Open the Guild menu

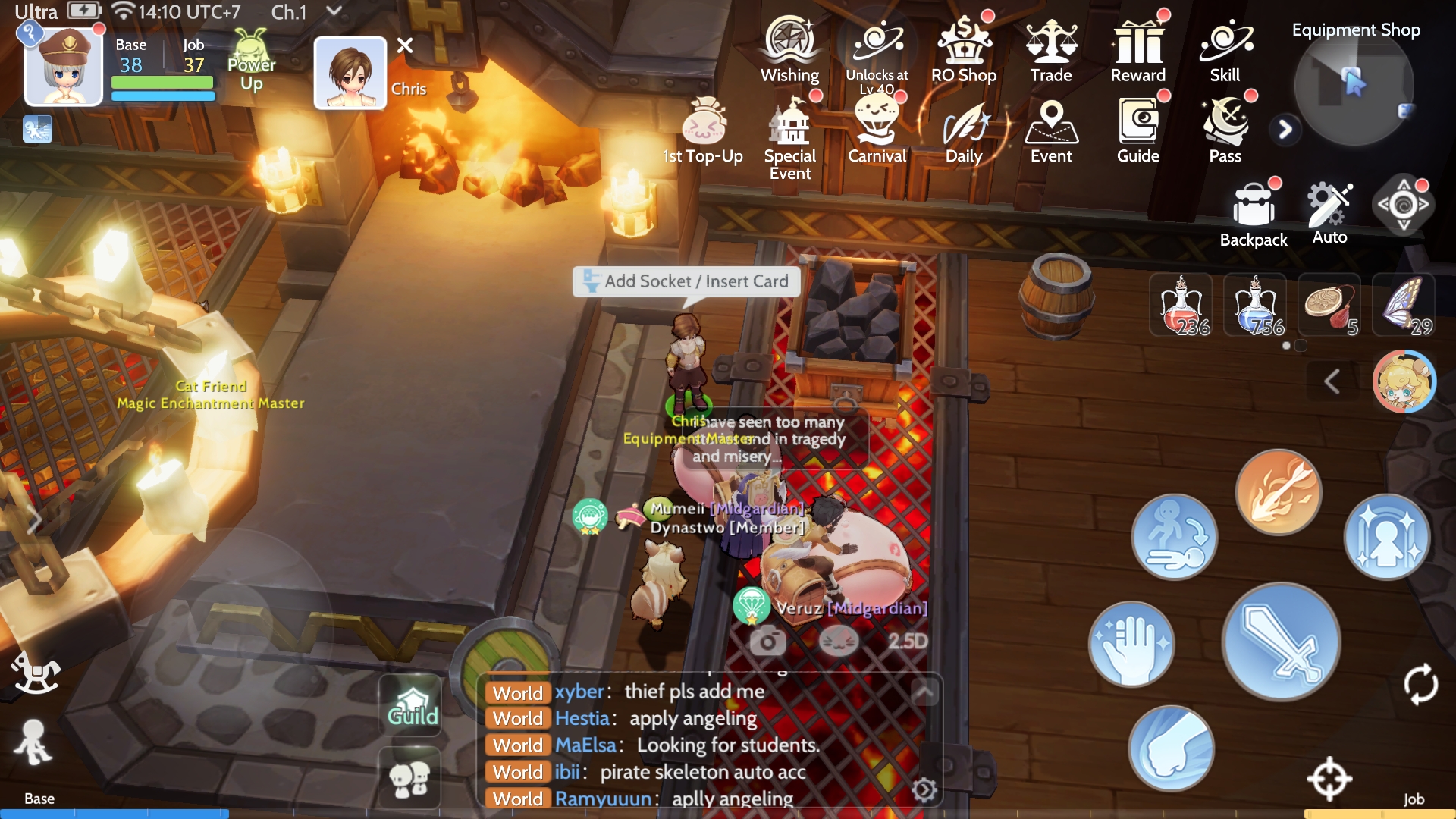click(412, 704)
